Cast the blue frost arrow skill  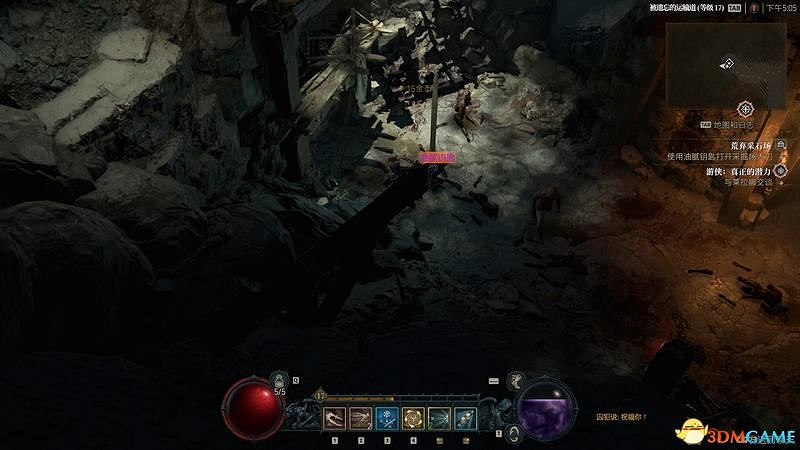click(387, 418)
